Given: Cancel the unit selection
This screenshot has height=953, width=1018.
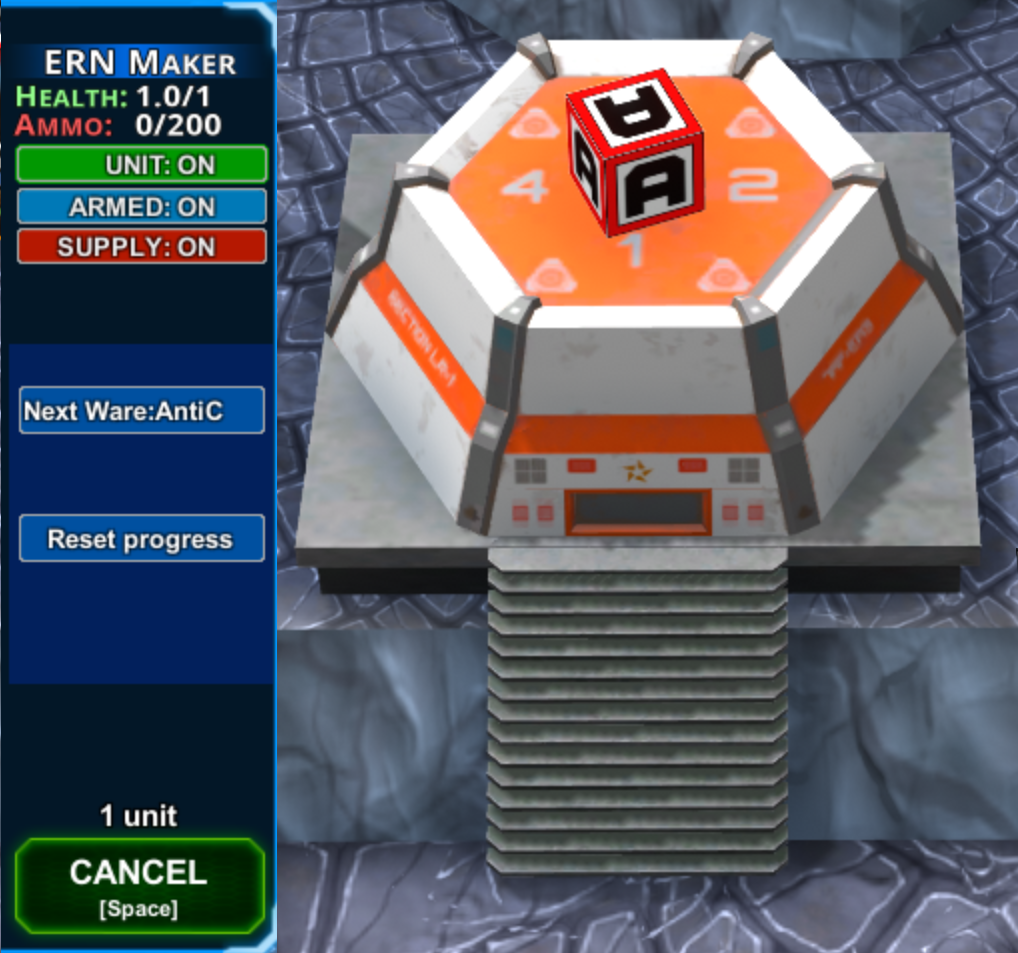Looking at the screenshot, I should point(140,884).
